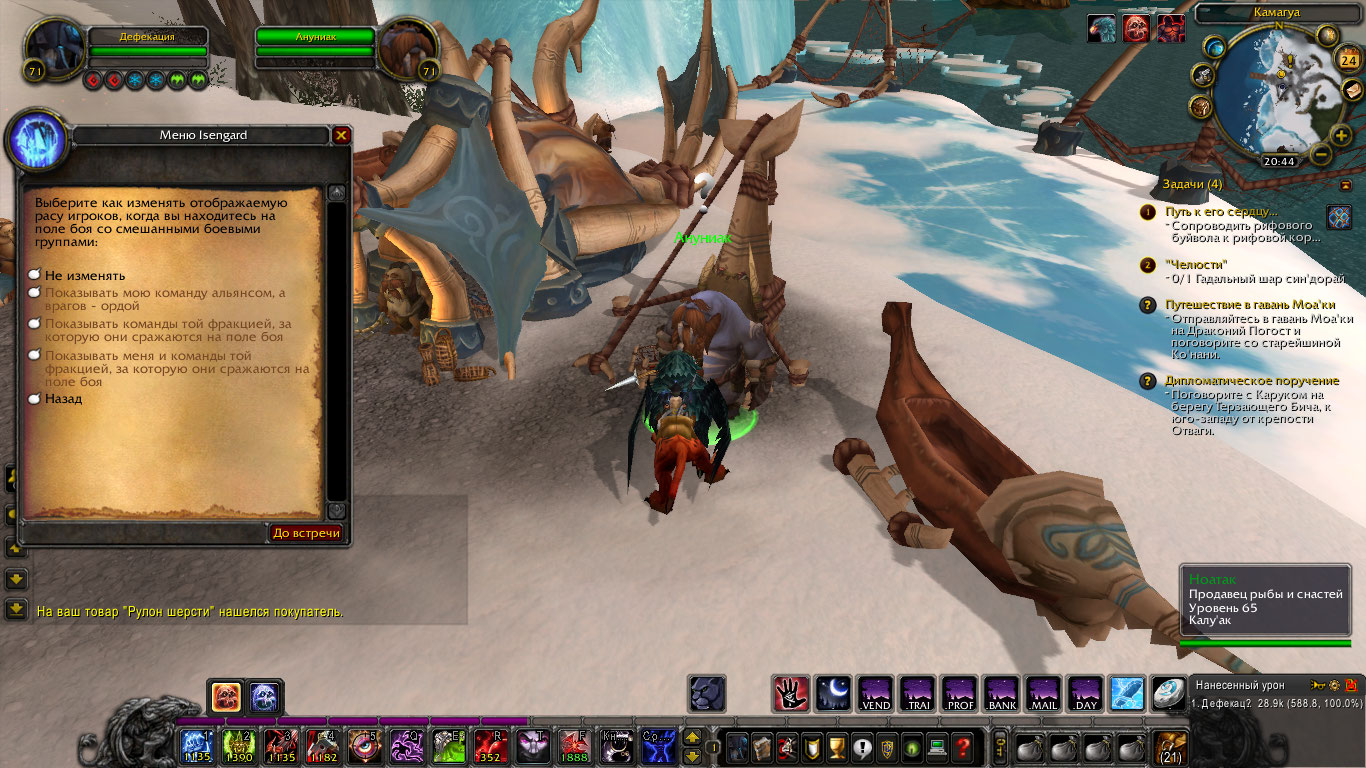Activate the .MAIL macro button

[x=1043, y=693]
